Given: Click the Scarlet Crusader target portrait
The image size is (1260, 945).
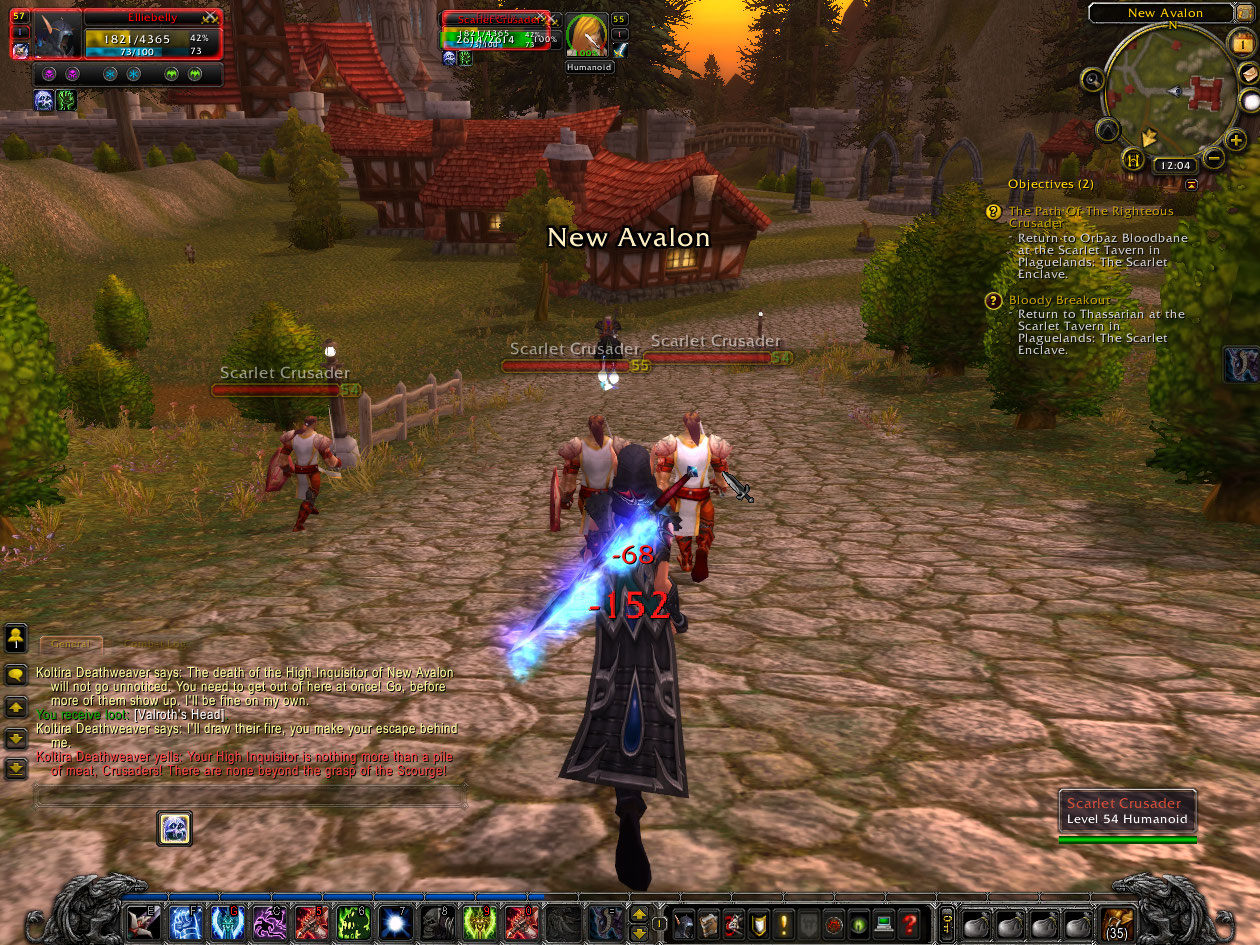Looking at the screenshot, I should (x=587, y=36).
